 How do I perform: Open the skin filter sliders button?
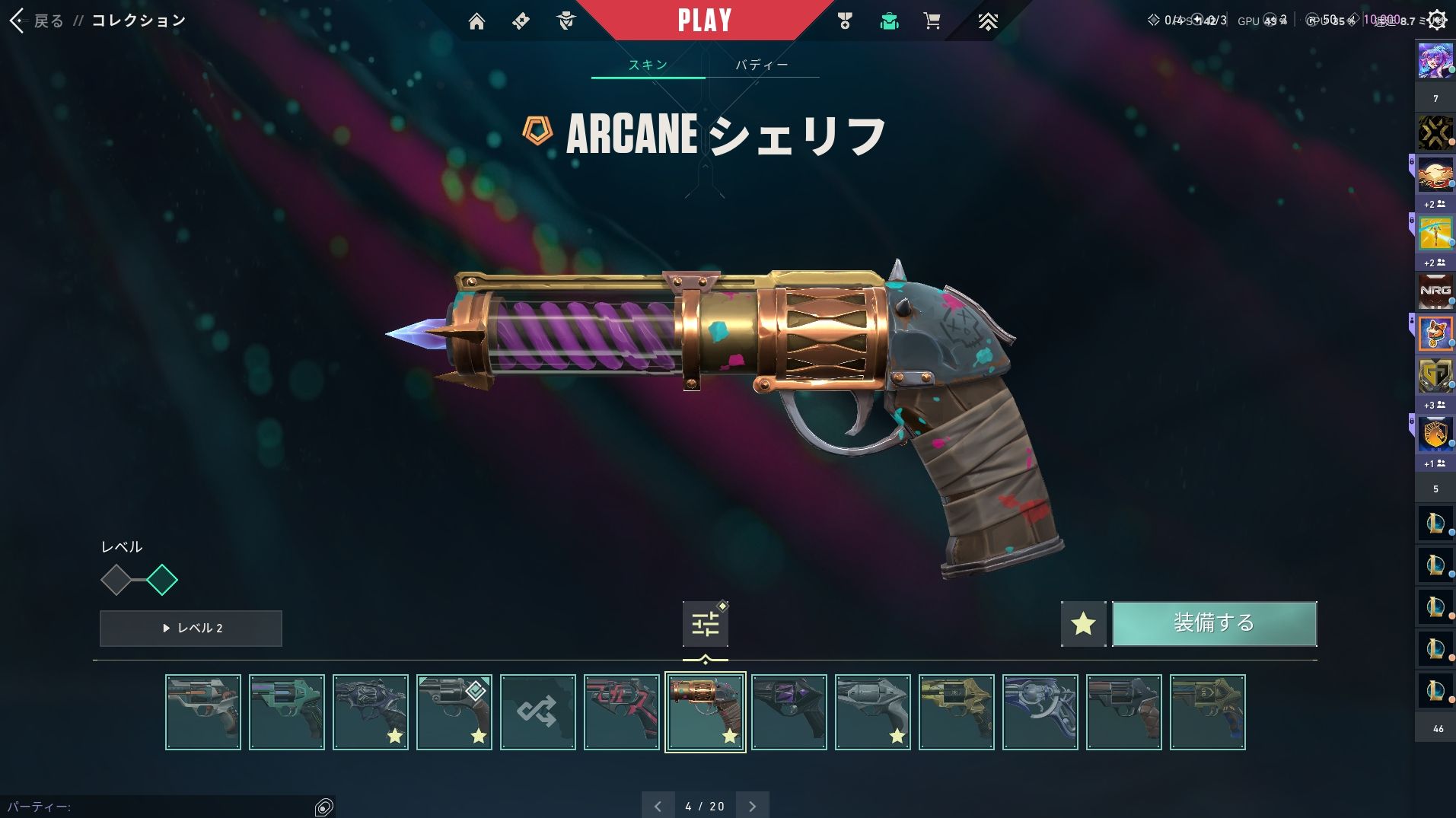tap(705, 624)
